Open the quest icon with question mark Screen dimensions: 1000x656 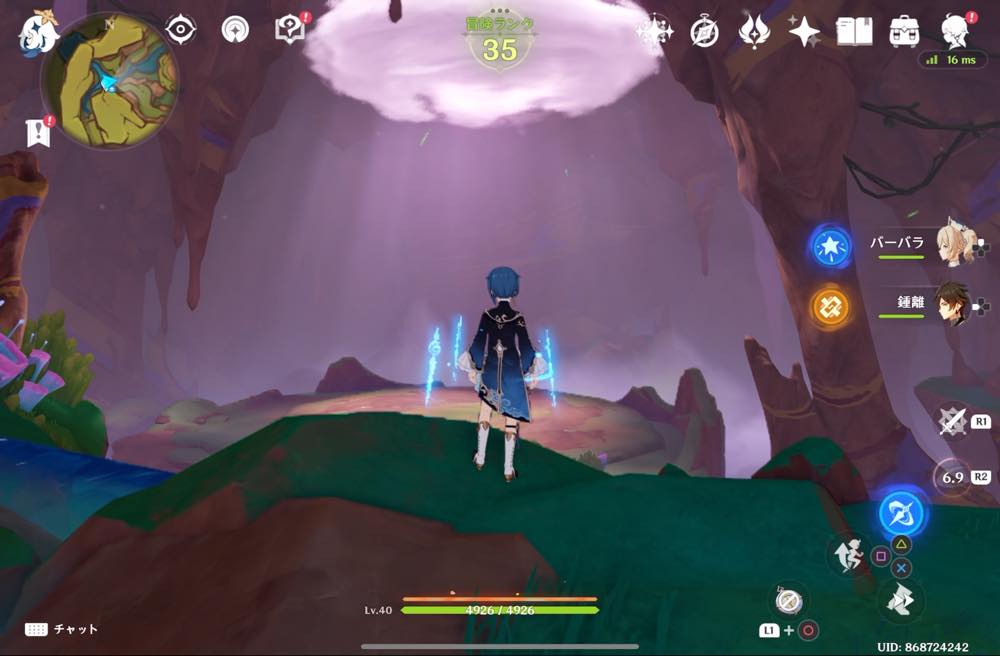(x=290, y=30)
